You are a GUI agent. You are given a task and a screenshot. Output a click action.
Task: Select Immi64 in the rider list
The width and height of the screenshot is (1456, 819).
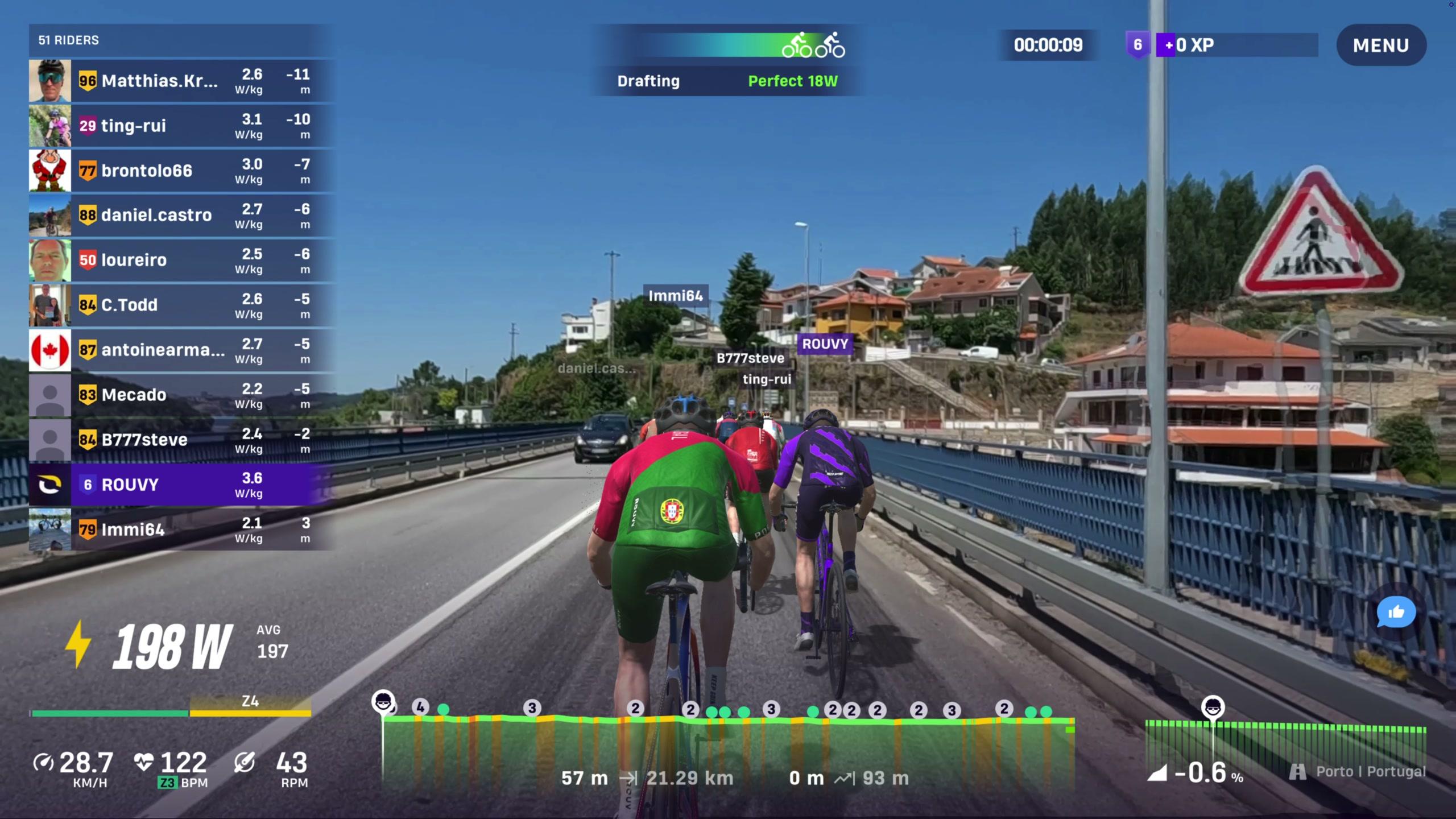(x=181, y=530)
